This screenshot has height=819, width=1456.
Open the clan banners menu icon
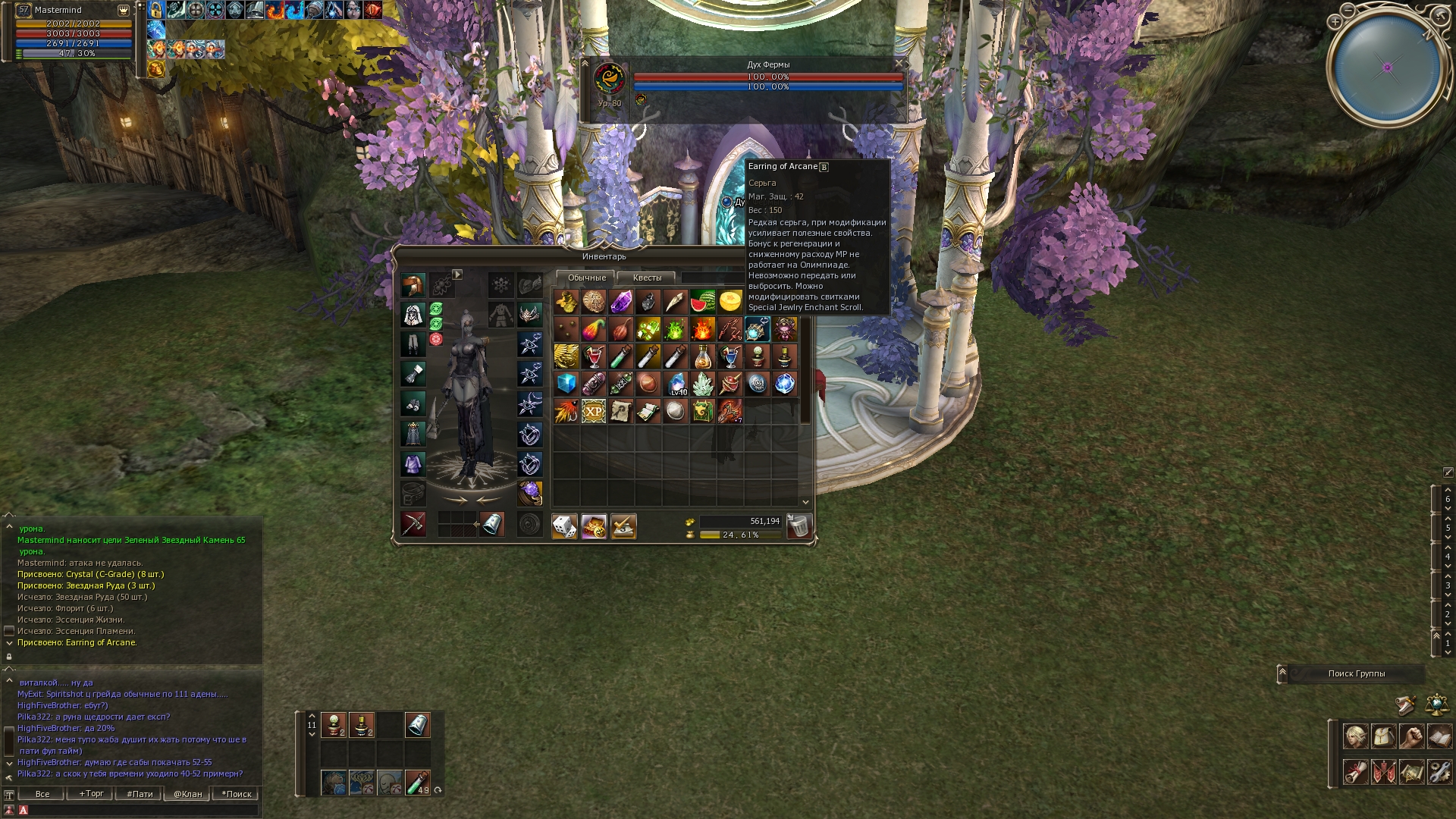click(x=1383, y=772)
